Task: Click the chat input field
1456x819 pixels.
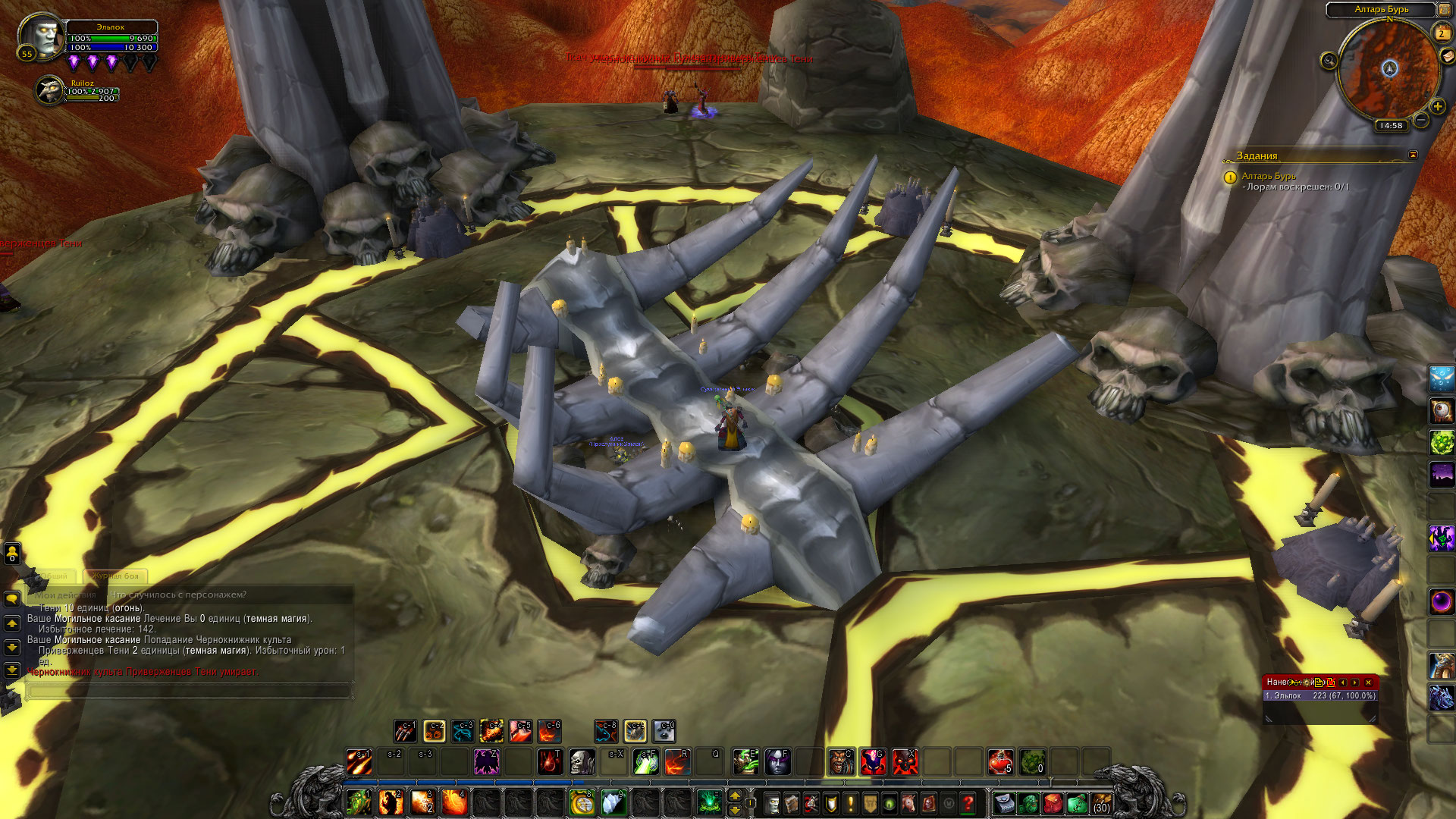Action: [190, 691]
